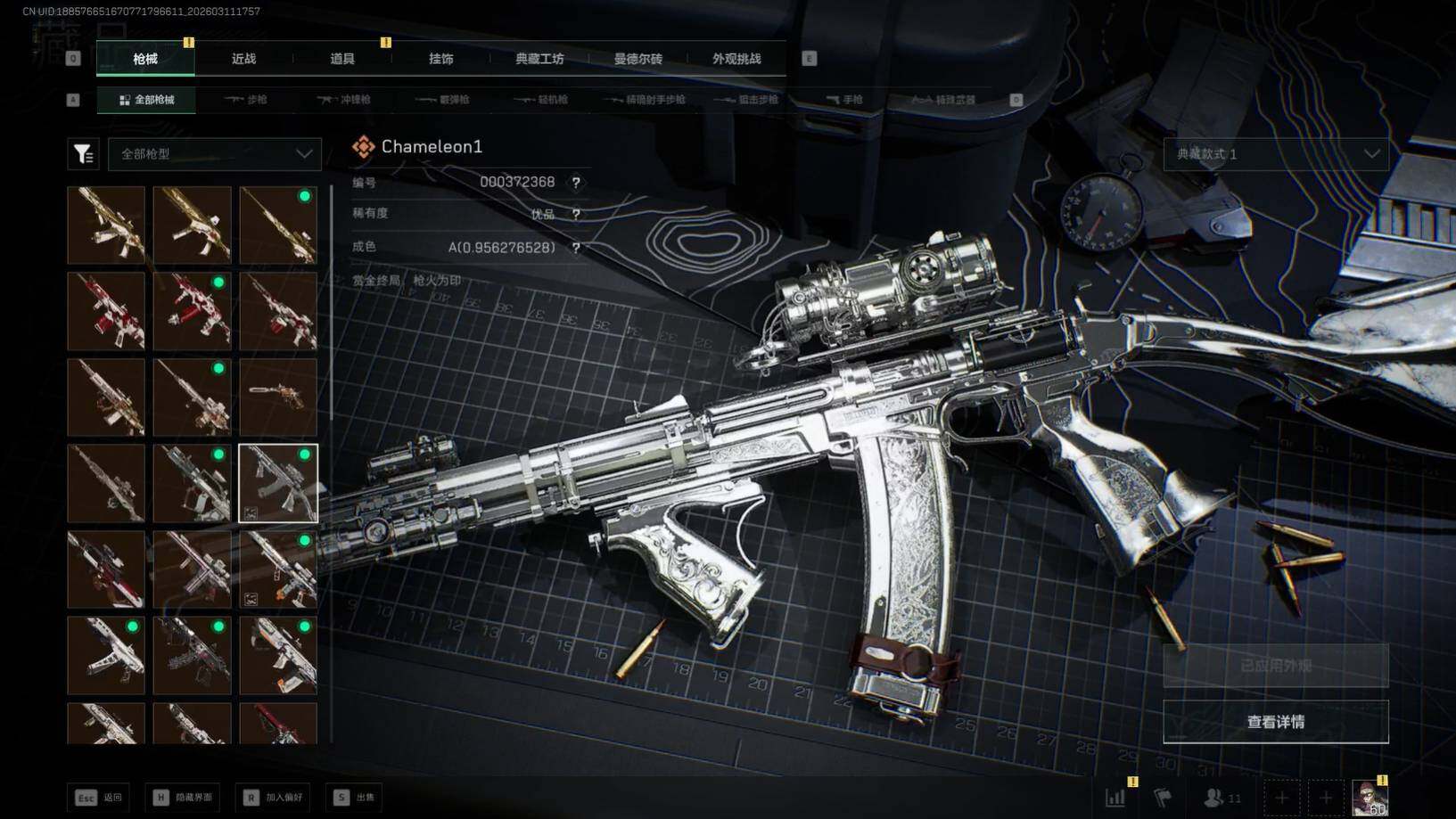Select the highlighted silver rifle skin thumbnail
Image resolution: width=1456 pixels, height=819 pixels.
point(278,483)
